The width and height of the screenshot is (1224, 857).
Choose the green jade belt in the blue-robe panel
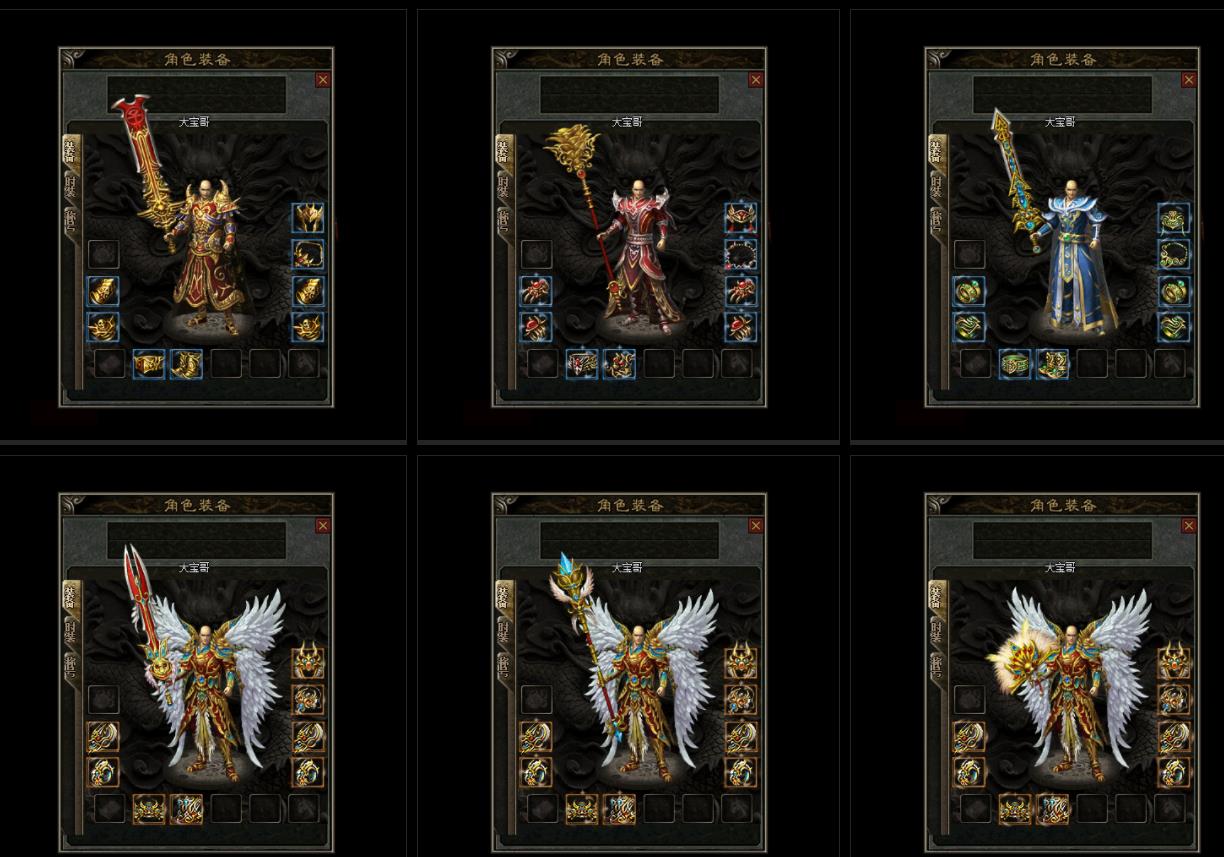[x=1015, y=363]
